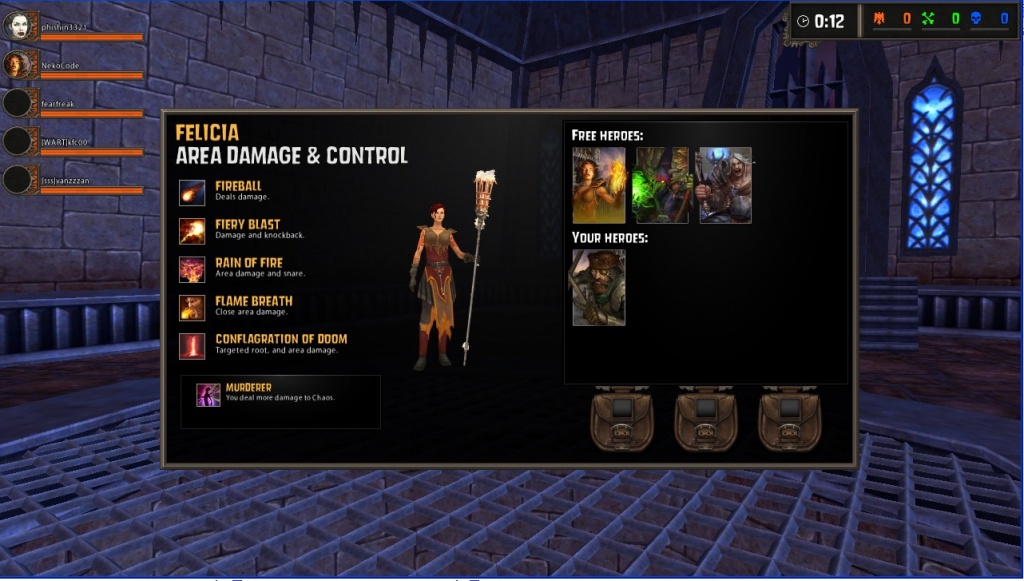Select the pale-faced portrait of the top player

19,26
